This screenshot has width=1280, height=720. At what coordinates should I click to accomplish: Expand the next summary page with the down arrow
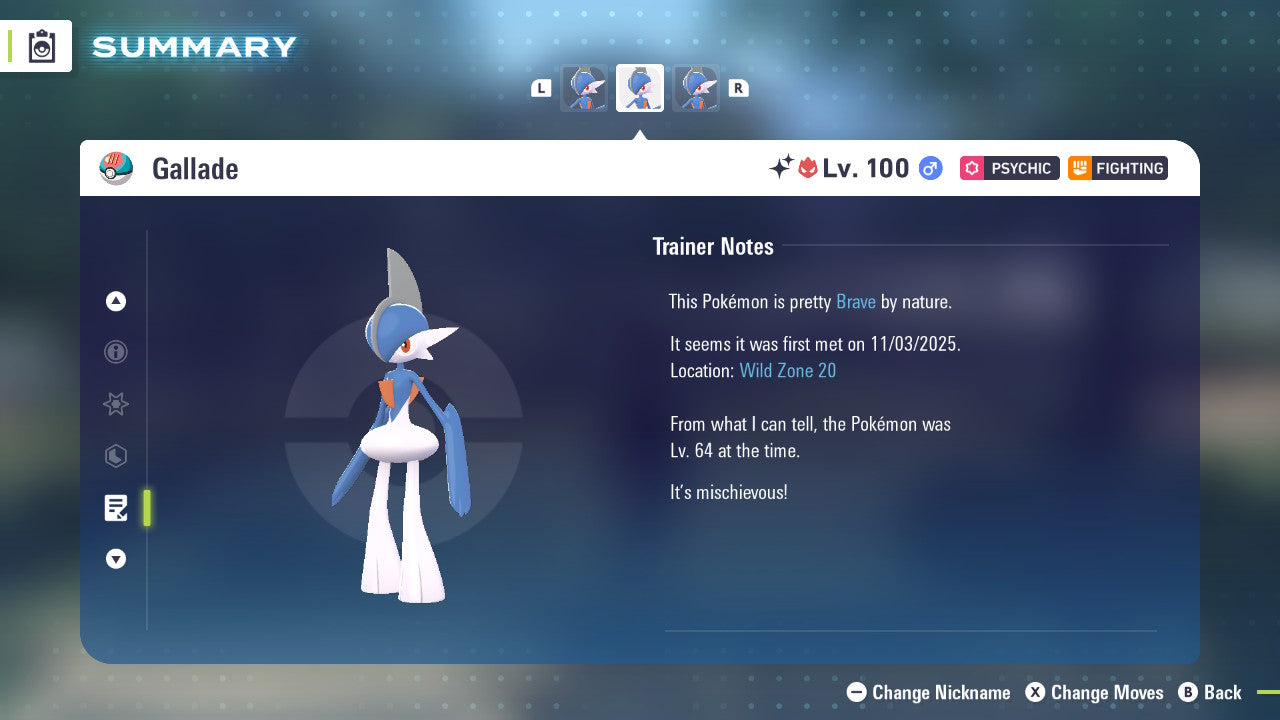point(115,559)
